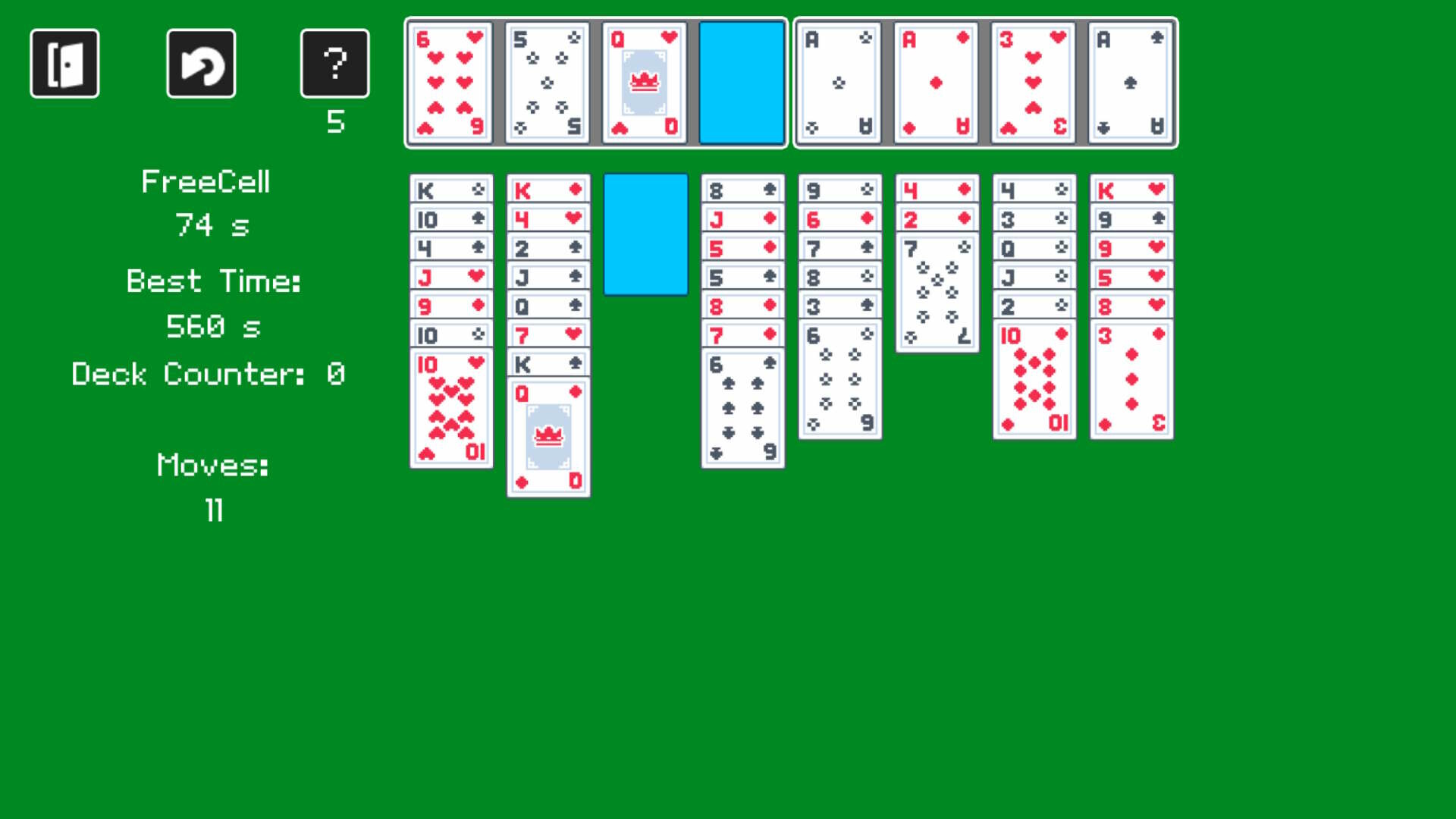Click the 3 of hearts foundation pile
The image size is (1456, 819).
point(1034,81)
